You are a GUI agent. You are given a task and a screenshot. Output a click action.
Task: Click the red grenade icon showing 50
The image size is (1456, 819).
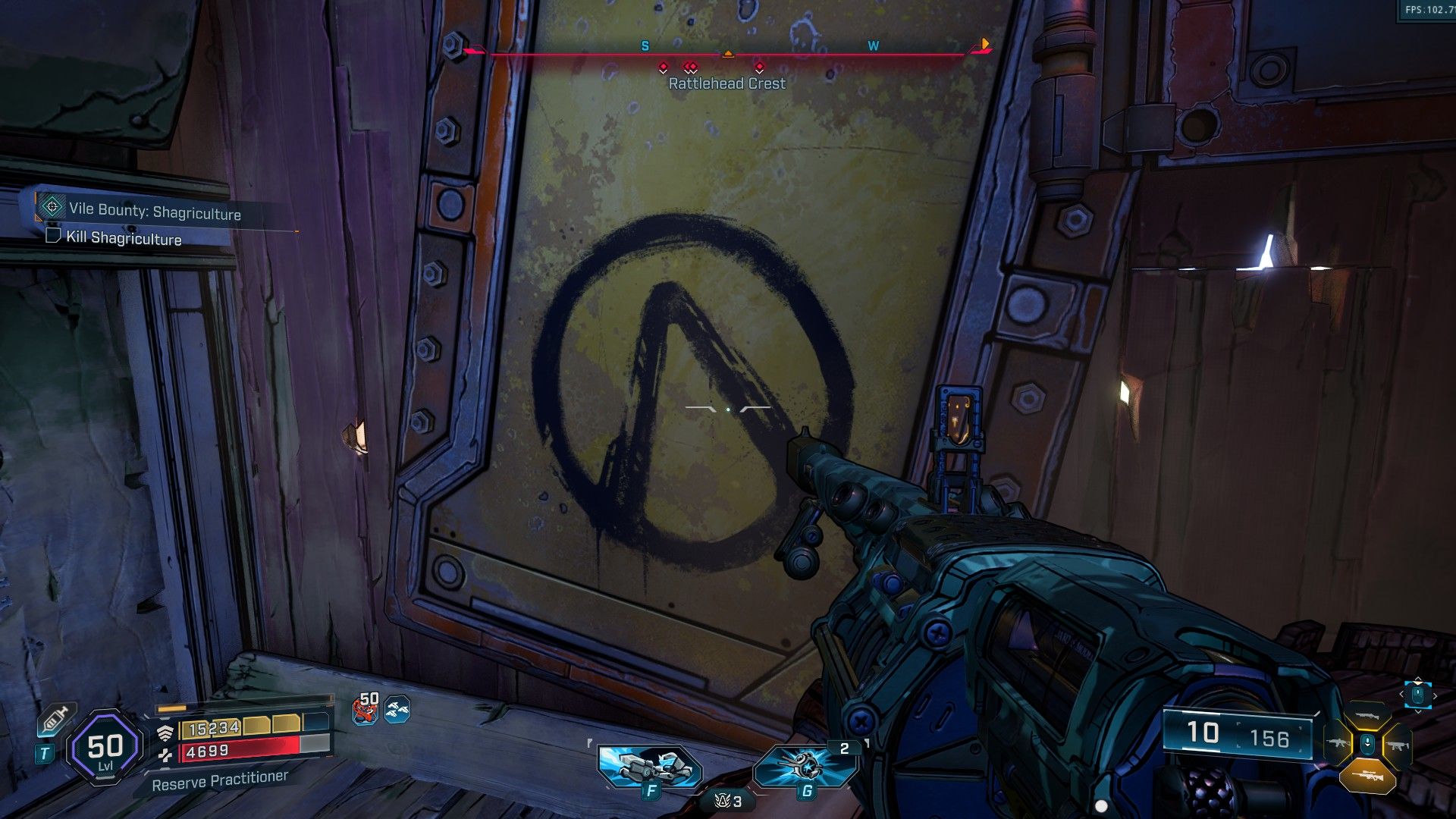coord(366,711)
